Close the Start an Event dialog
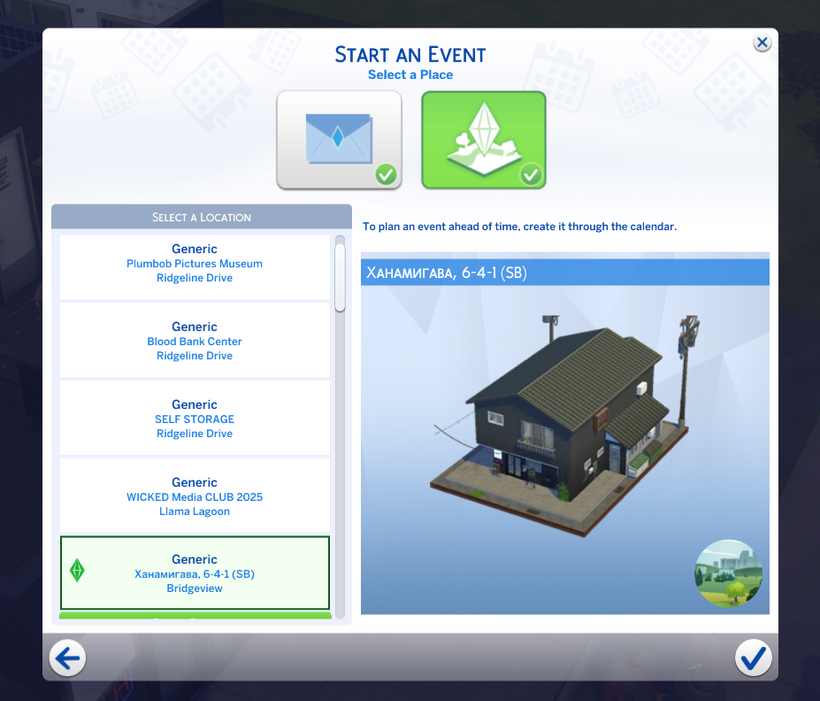The width and height of the screenshot is (820, 701). pyautogui.click(x=762, y=42)
